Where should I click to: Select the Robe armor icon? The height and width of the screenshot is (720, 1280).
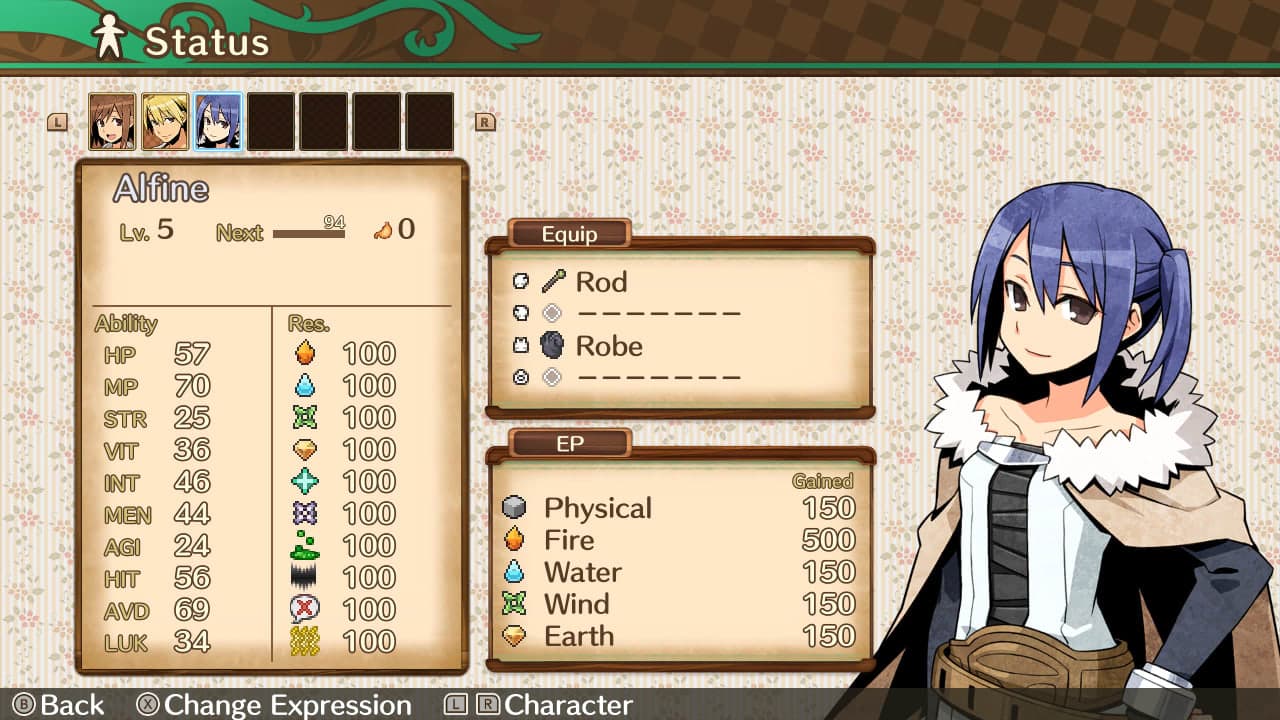click(x=553, y=346)
